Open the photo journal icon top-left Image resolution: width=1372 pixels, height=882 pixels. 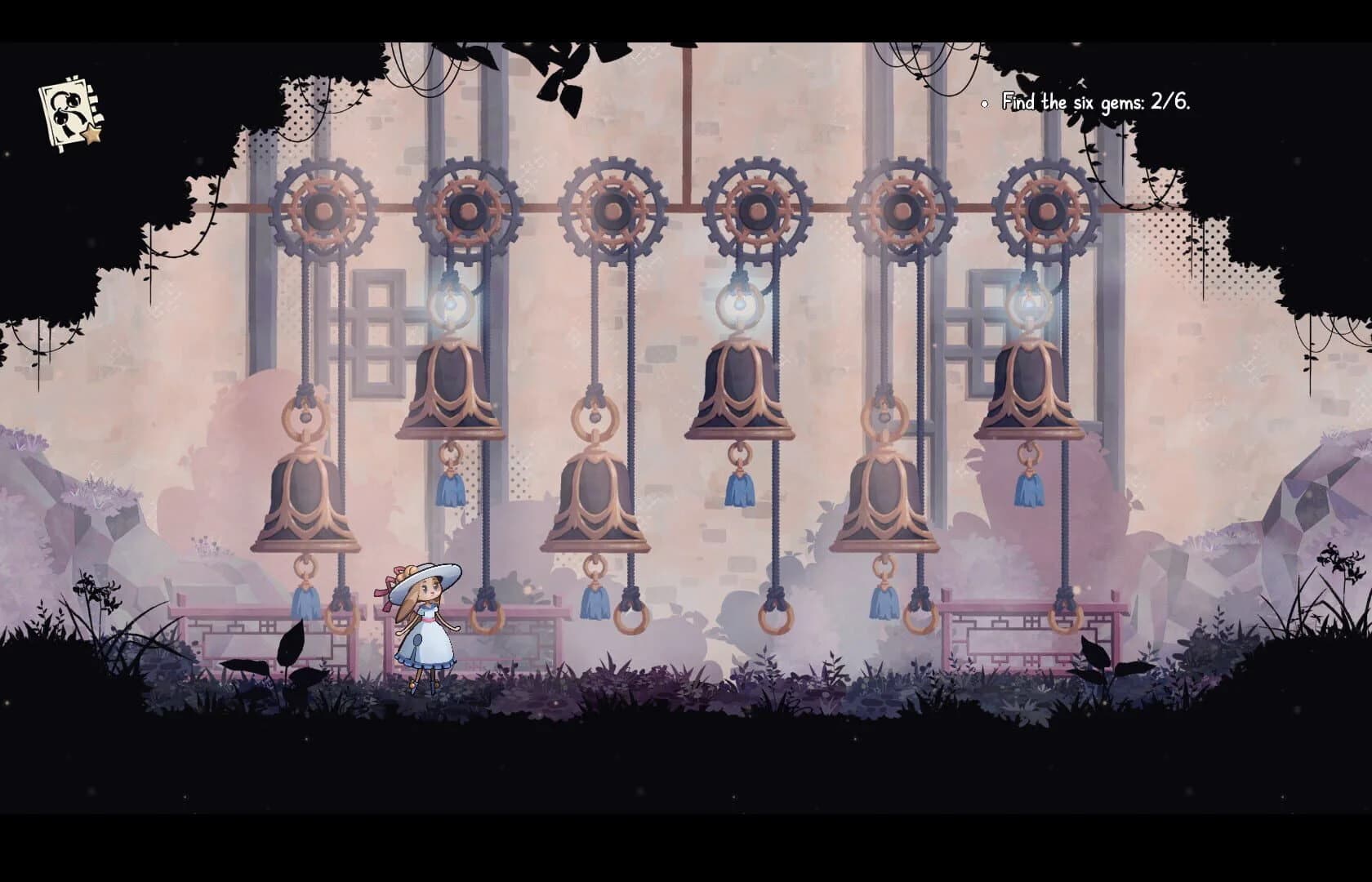tap(65, 110)
